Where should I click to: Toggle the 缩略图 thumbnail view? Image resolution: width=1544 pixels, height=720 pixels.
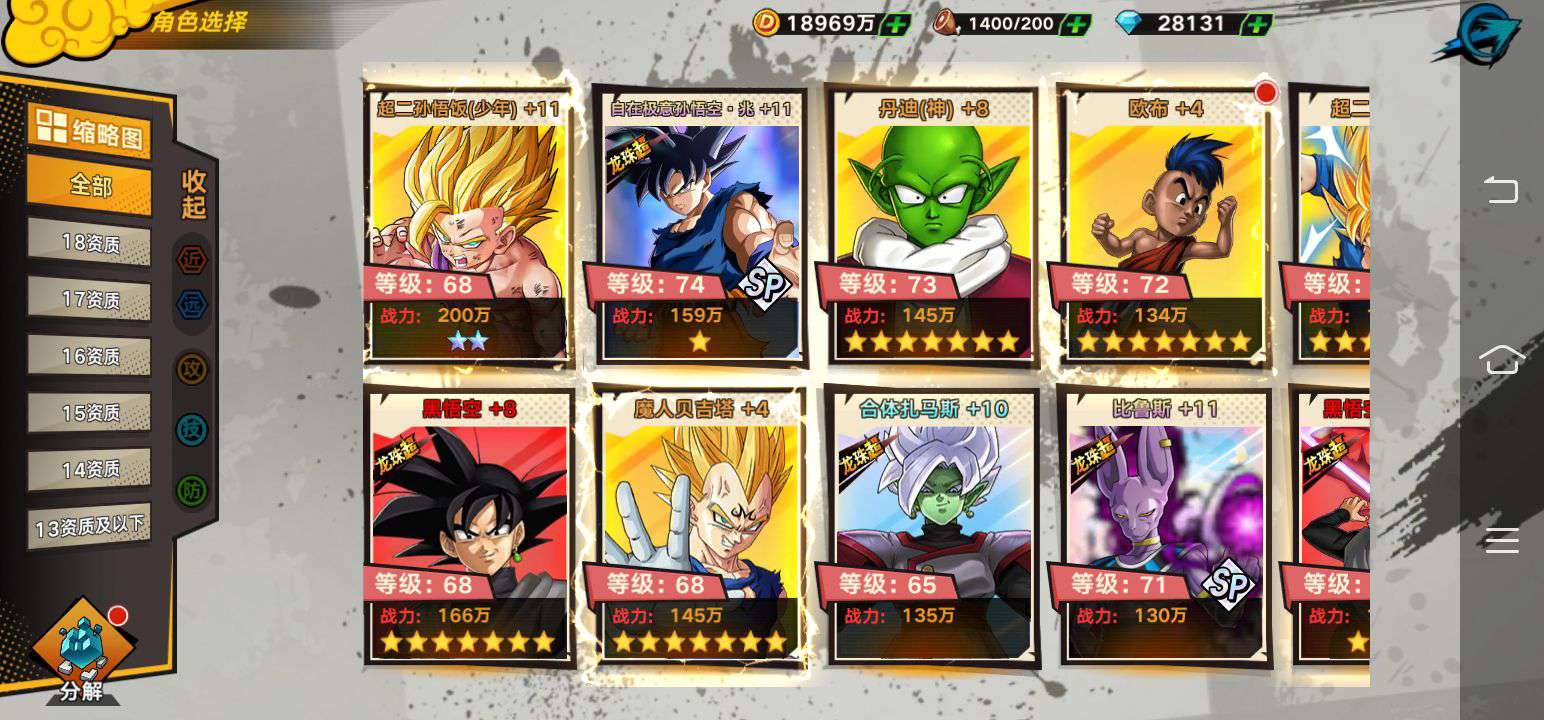coord(89,130)
